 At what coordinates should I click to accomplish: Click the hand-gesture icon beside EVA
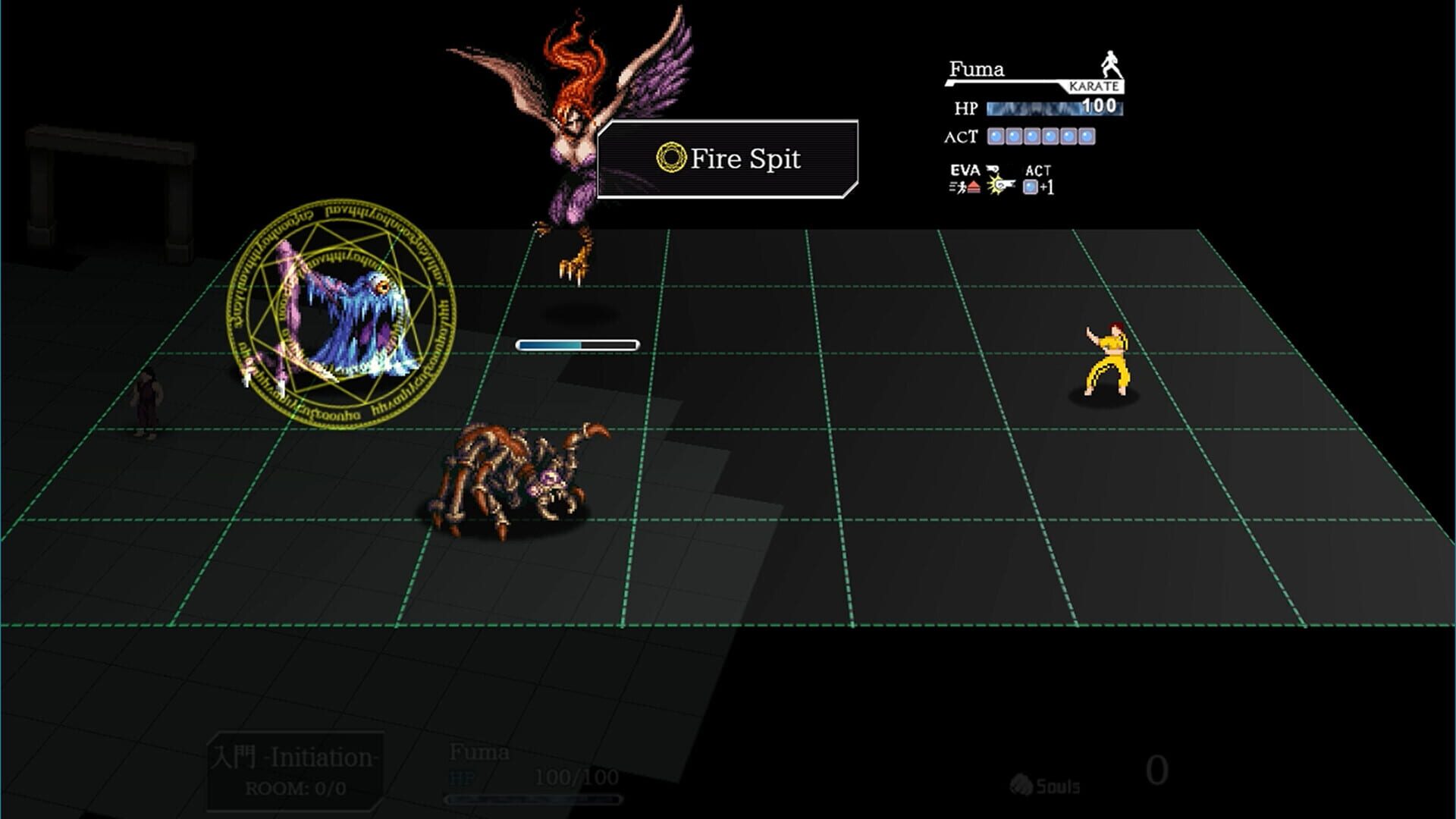(992, 168)
